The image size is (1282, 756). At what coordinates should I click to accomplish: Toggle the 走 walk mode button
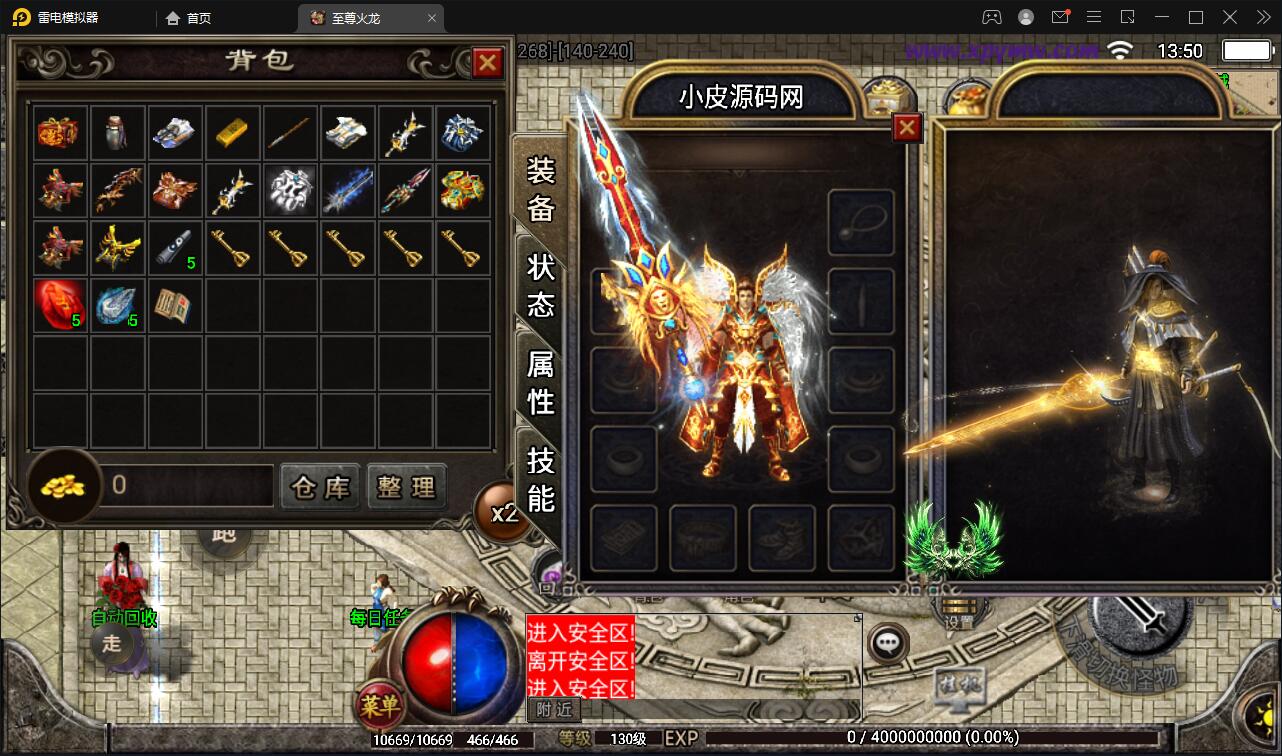[x=112, y=646]
